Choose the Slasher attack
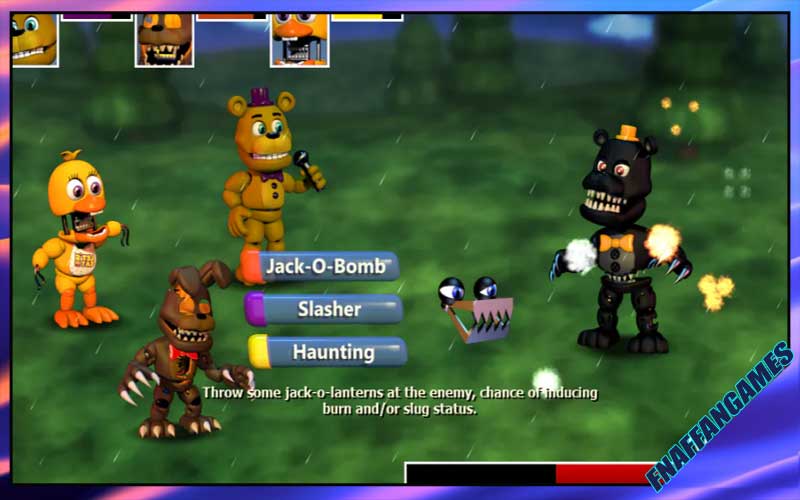 coord(328,309)
